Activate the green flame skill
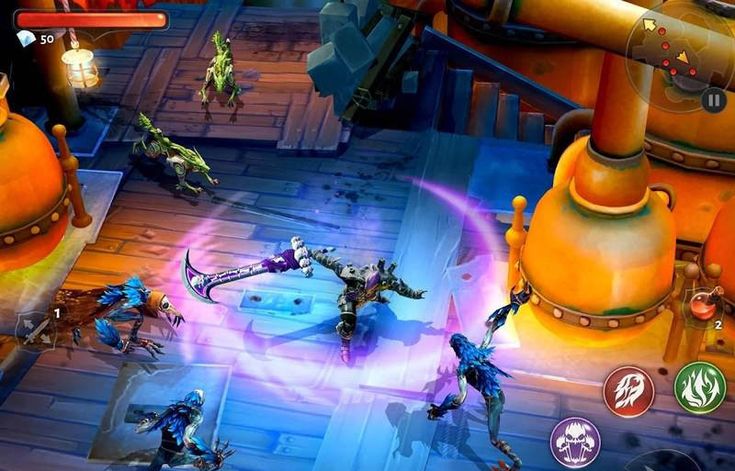This screenshot has height=471, width=735. pyautogui.click(x=699, y=387)
